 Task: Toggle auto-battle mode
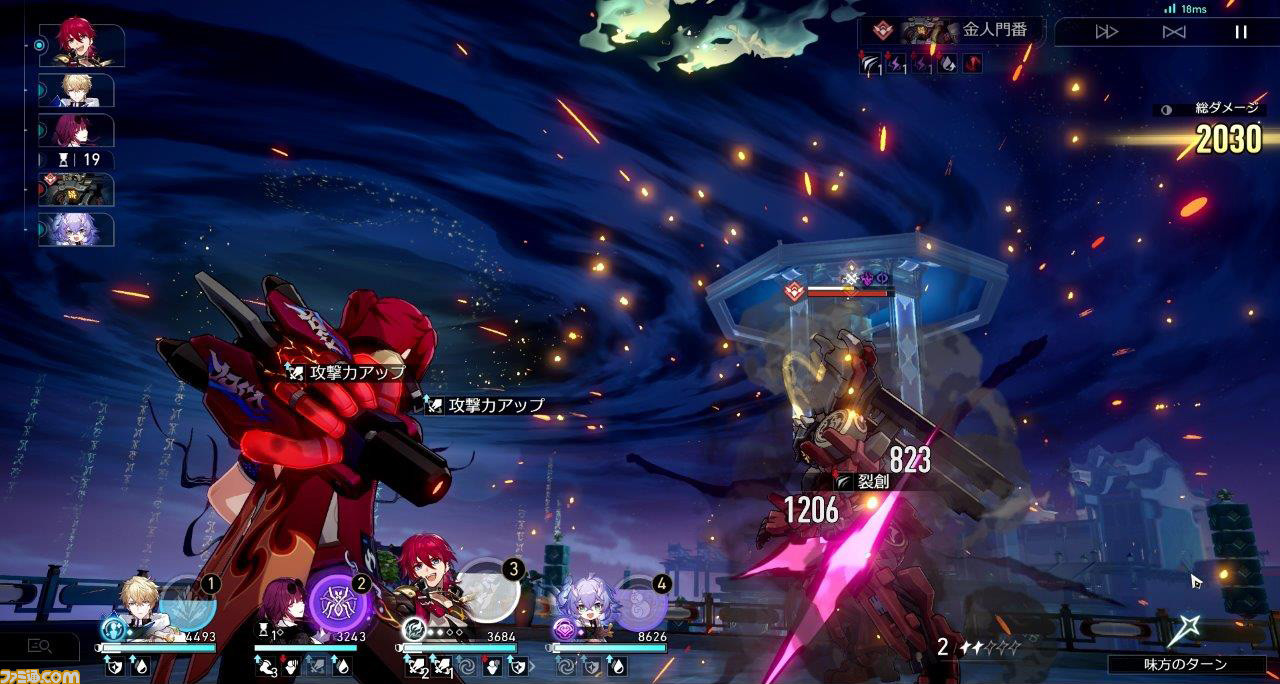tap(1174, 32)
